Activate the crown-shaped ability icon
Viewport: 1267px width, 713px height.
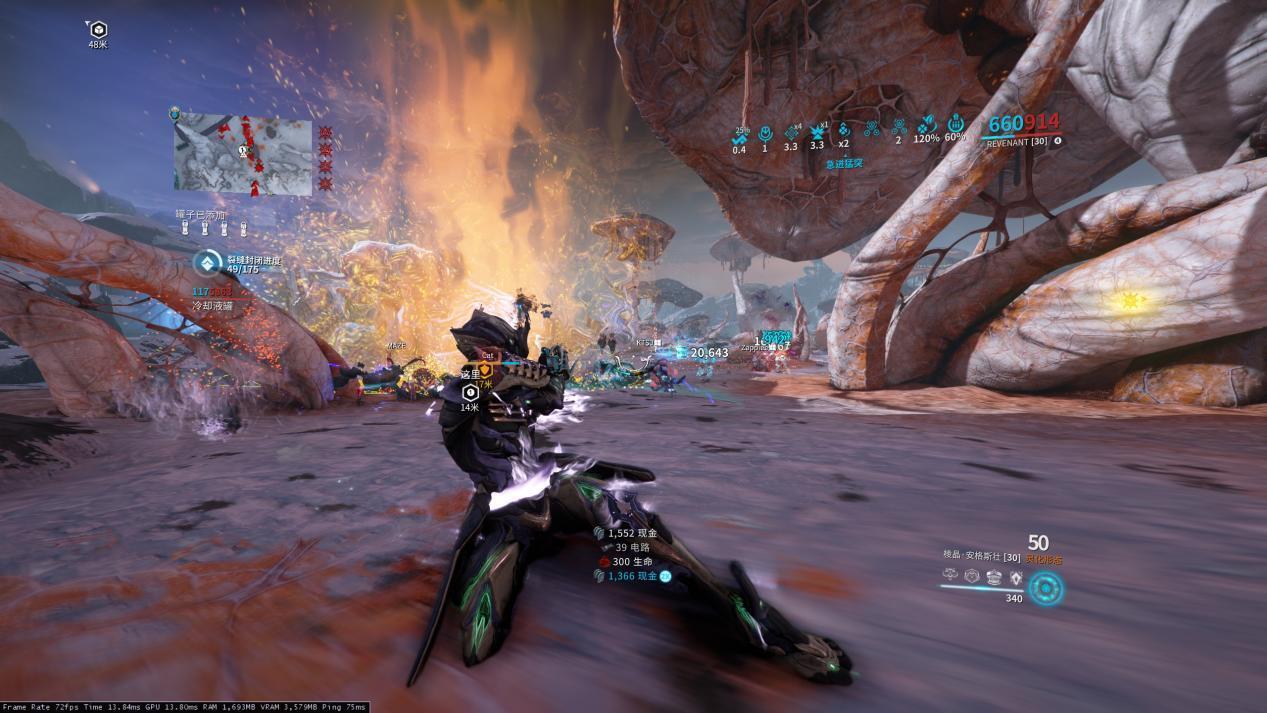click(994, 576)
